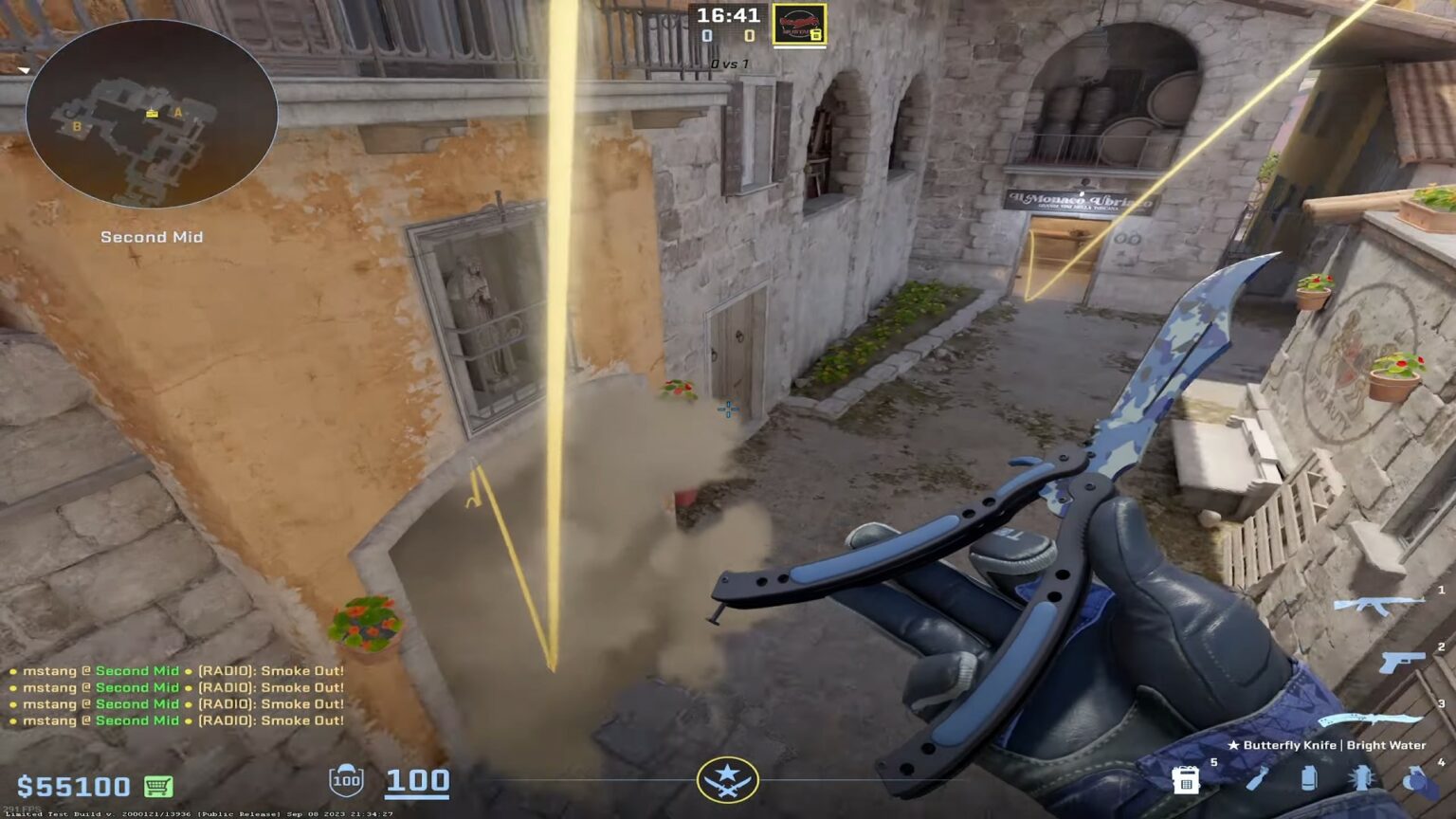Click the C4 bomb icon in slot 5
Viewport: 1456px width, 819px height.
click(1185, 780)
